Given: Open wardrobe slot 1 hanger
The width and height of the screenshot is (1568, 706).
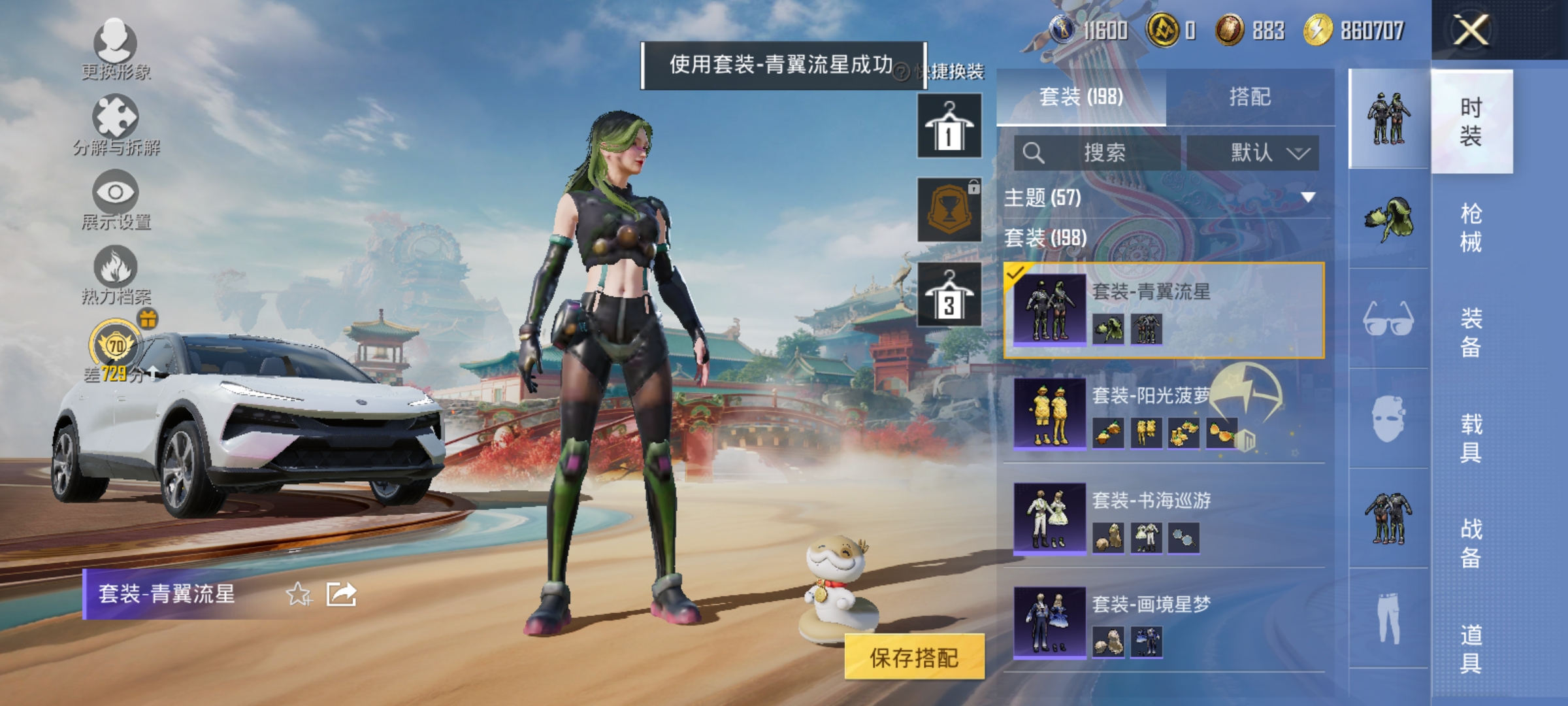Looking at the screenshot, I should (949, 126).
